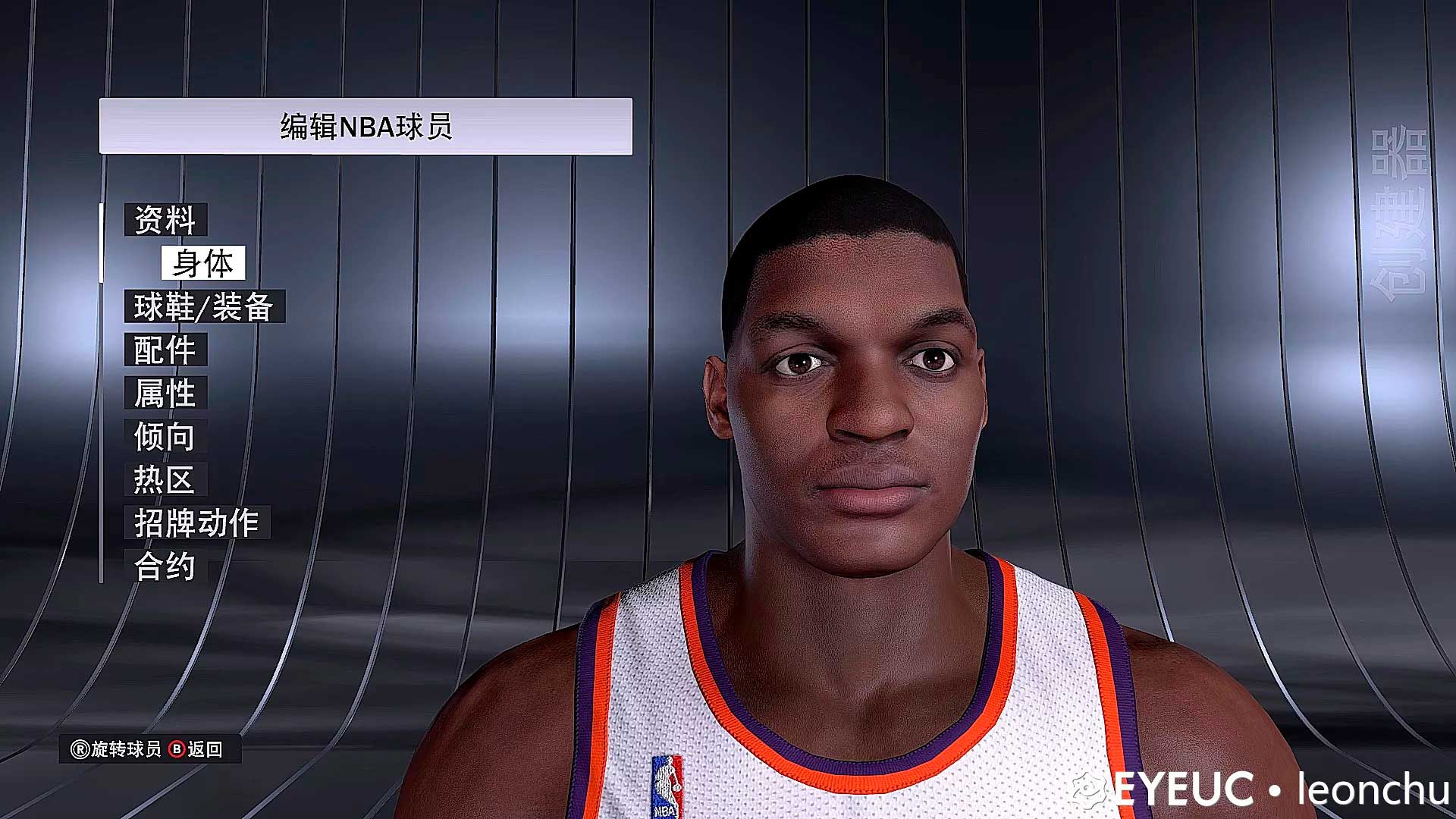Select the 倾向 tendencies entry

pos(165,436)
